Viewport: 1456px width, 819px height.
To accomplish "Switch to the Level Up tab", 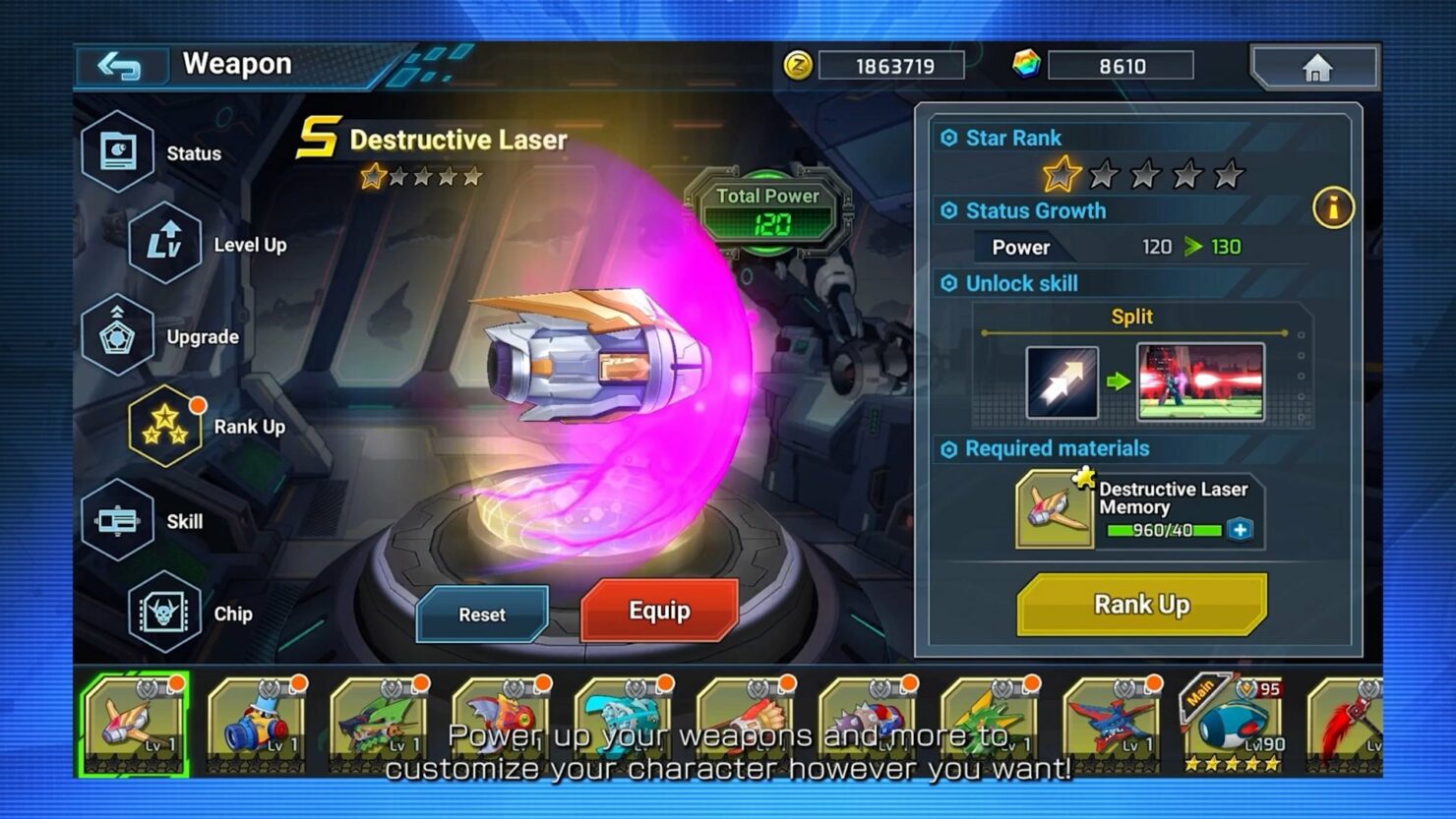I will point(166,244).
